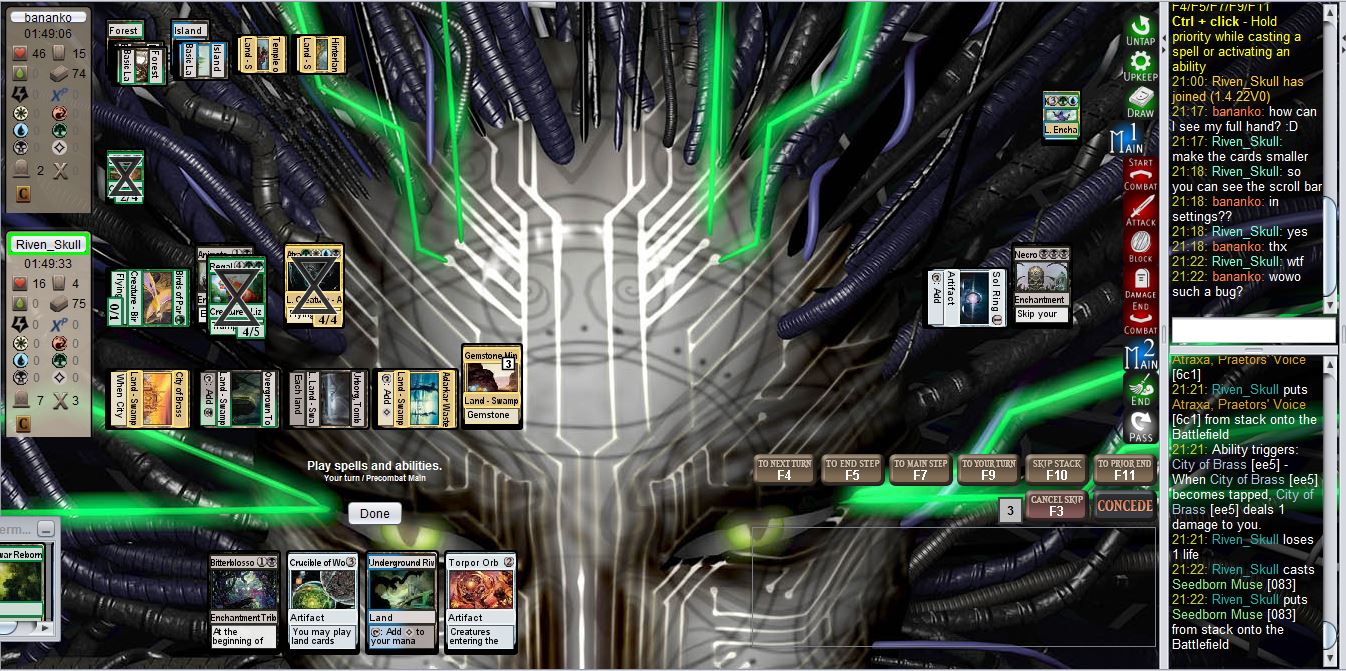Select Bitterblossom card in hand
This screenshot has width=1346, height=671.
coord(244,601)
